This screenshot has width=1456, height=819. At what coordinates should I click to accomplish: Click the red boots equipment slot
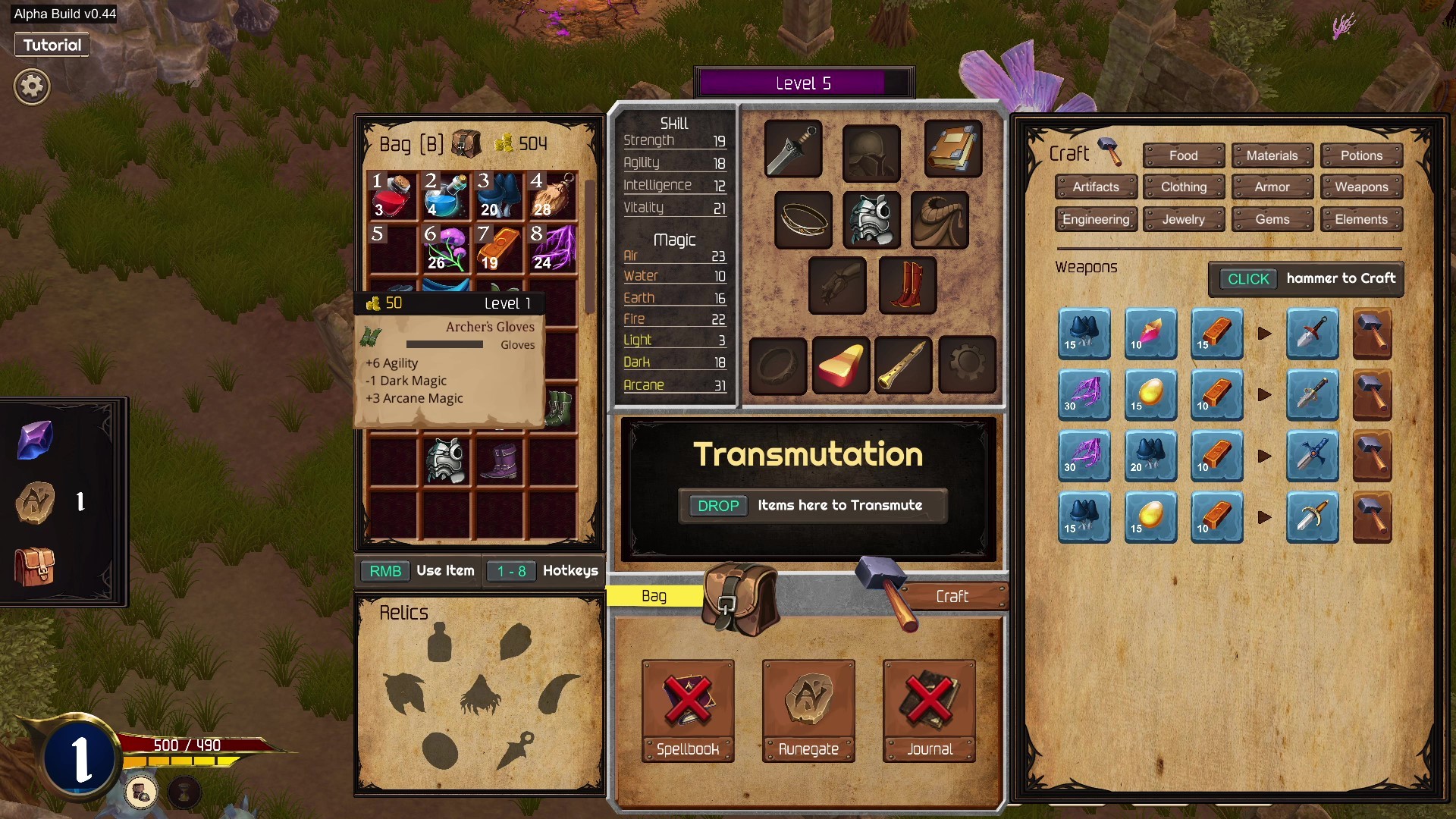pos(907,286)
